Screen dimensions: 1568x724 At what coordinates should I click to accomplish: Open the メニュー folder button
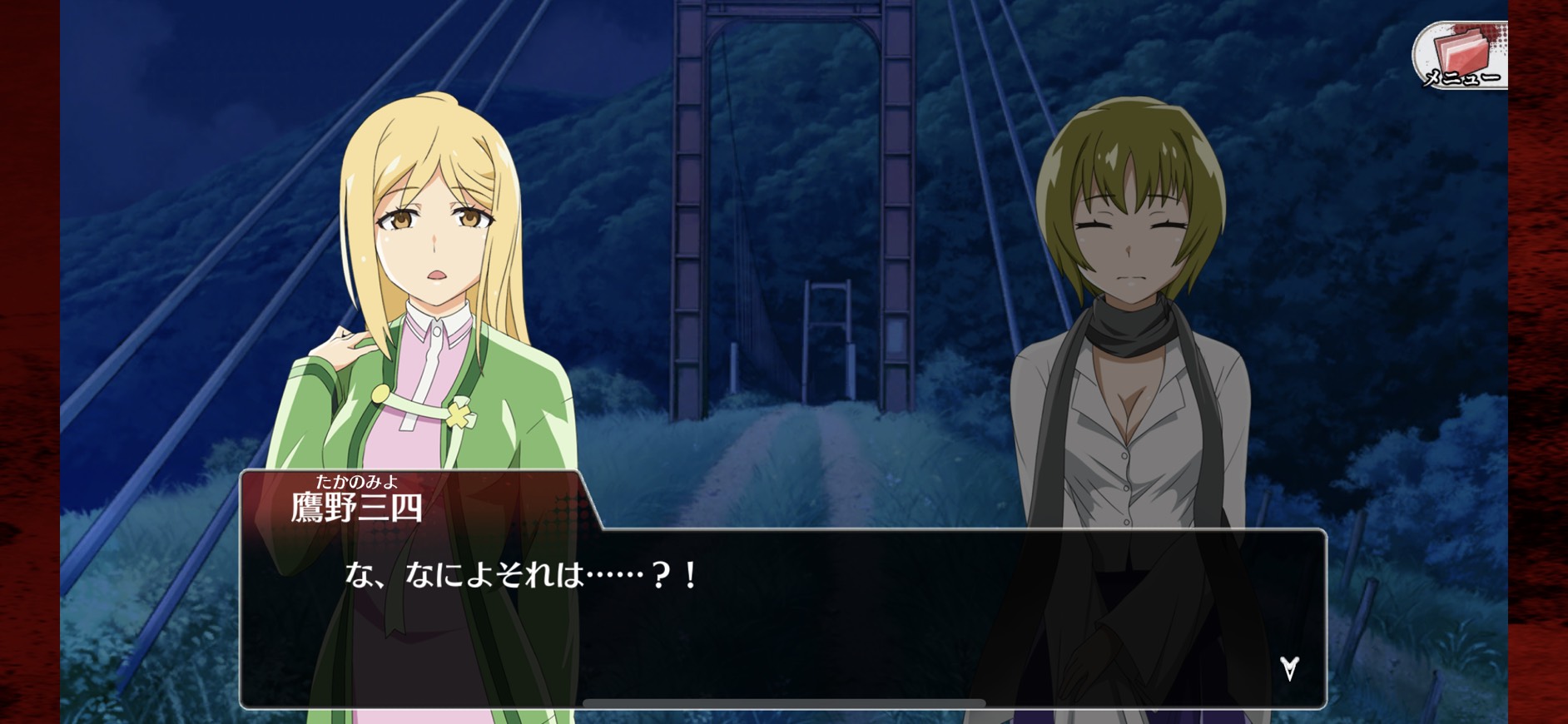coord(1461,56)
